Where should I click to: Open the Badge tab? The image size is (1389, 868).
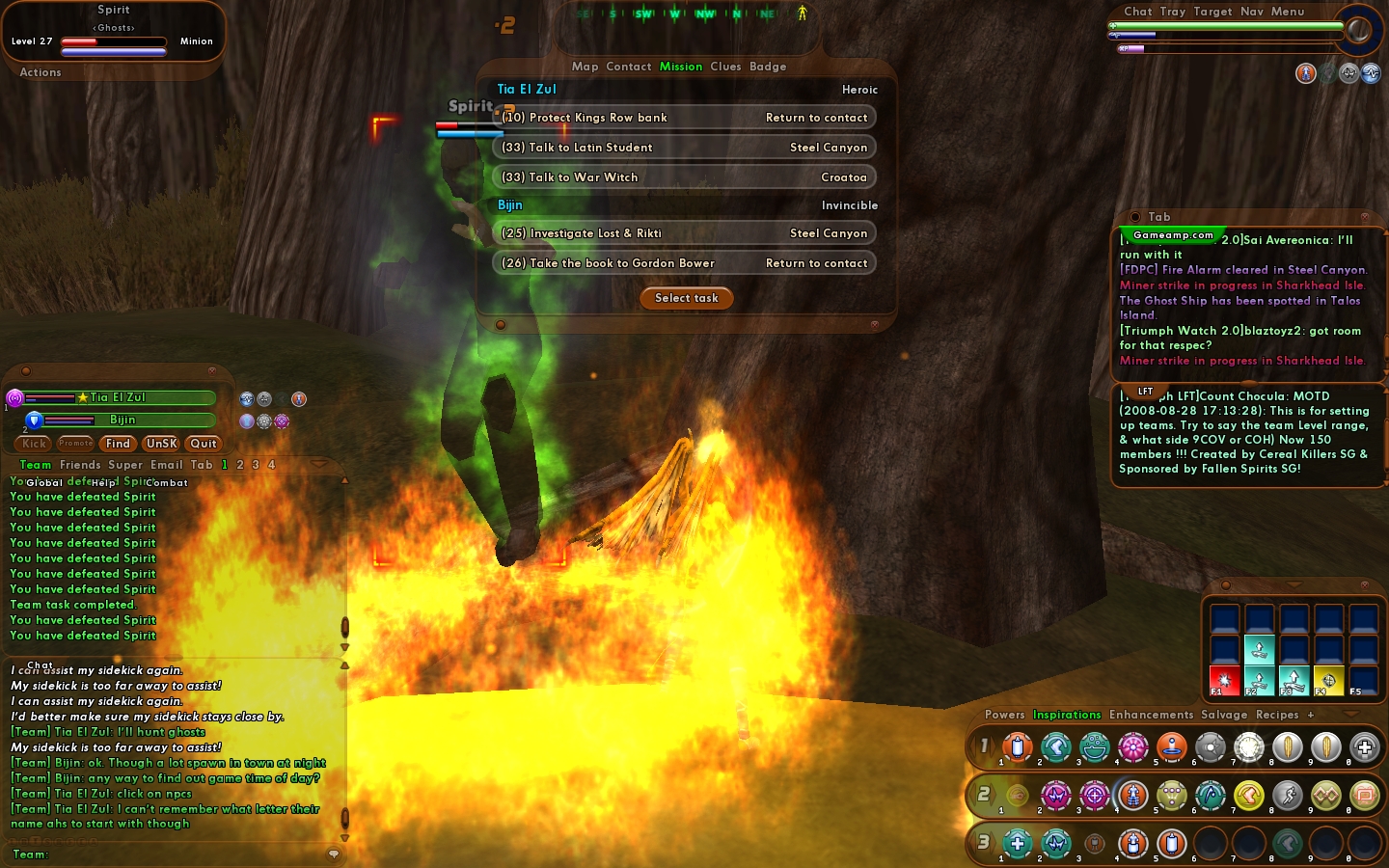click(768, 67)
